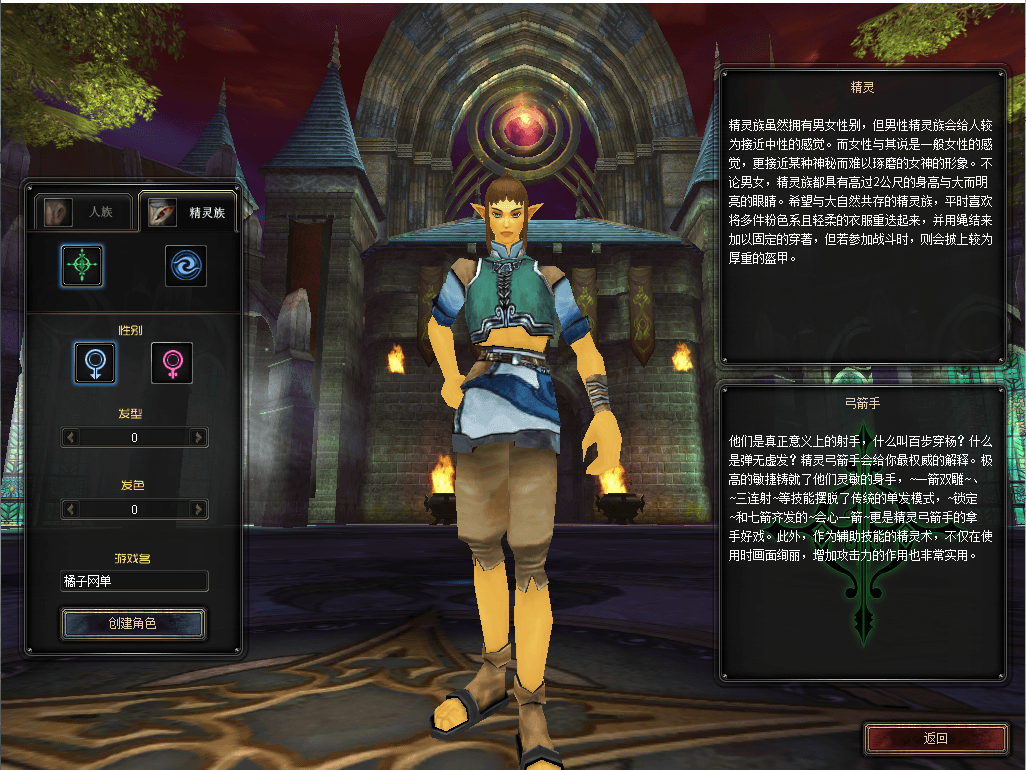This screenshot has height=770, width=1026.
Task: Focus the 游戏名 name input field
Action: pos(134,581)
